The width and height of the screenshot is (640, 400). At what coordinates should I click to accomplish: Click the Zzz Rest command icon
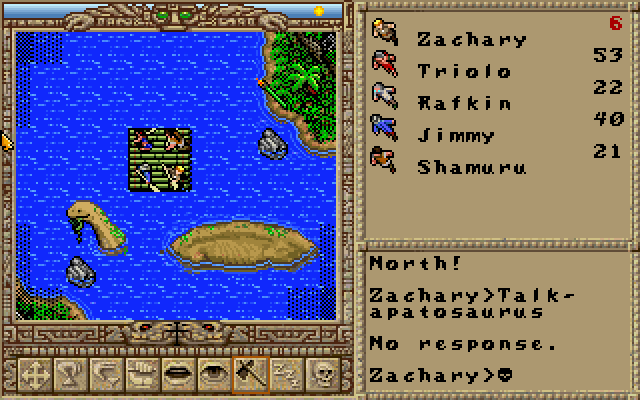pyautogui.click(x=284, y=373)
